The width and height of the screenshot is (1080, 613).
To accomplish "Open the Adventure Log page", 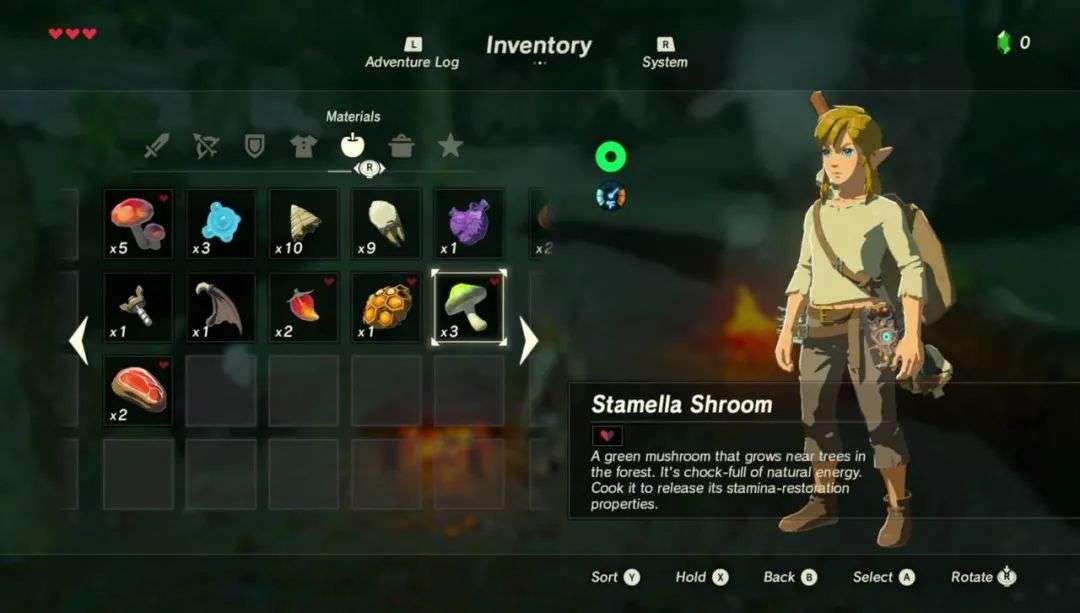I will (x=412, y=54).
